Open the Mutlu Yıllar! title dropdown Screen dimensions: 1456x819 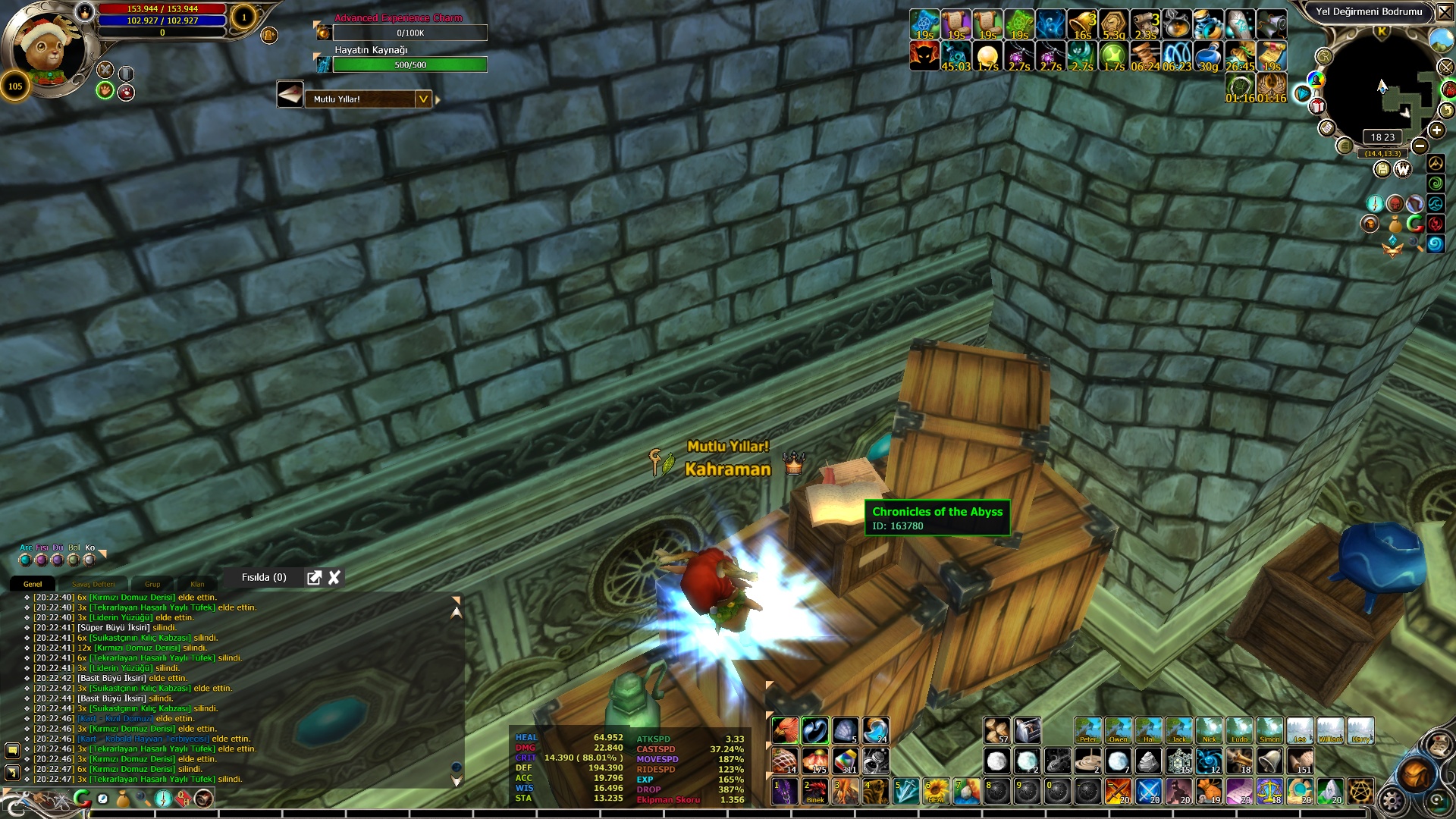point(423,99)
